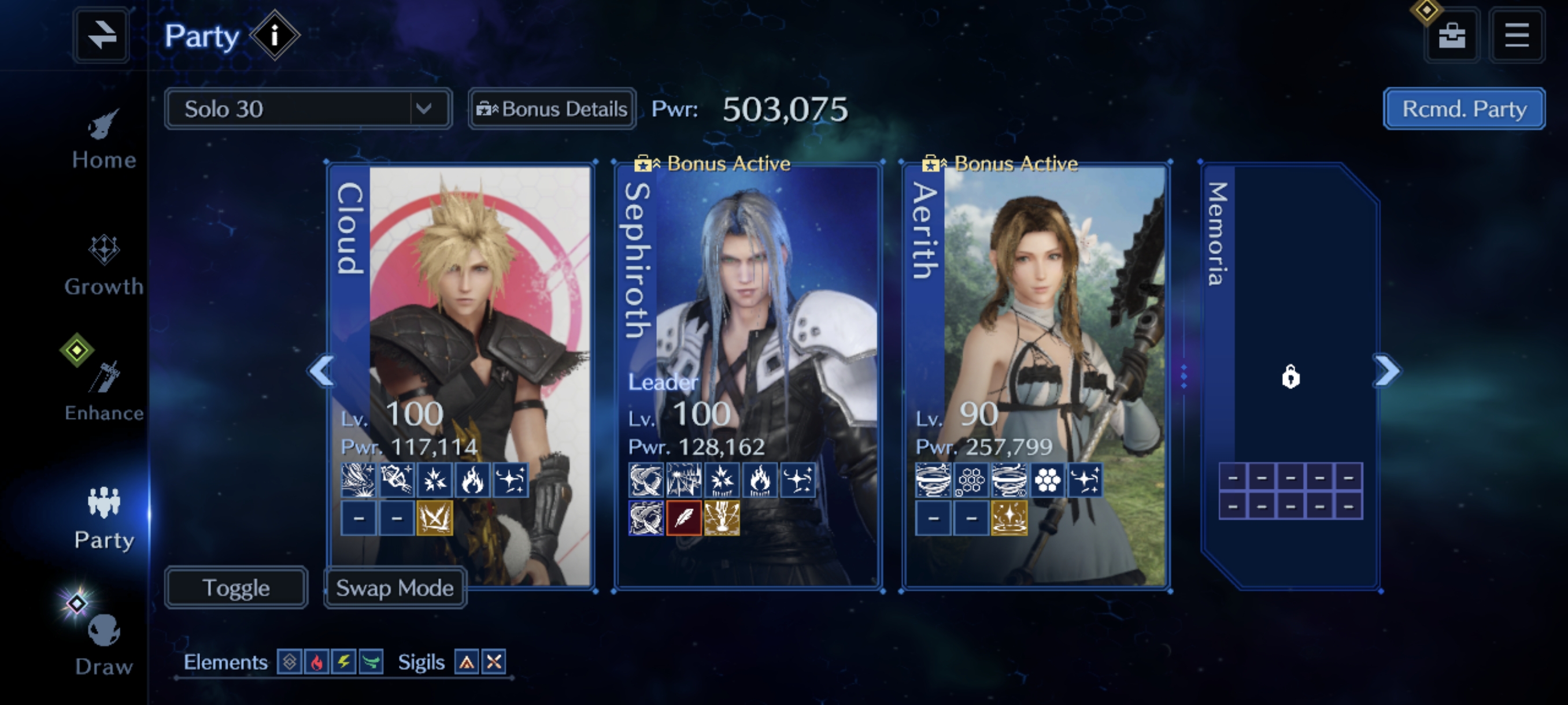Click the Toggle button
The image size is (1568, 705).
pyautogui.click(x=236, y=588)
